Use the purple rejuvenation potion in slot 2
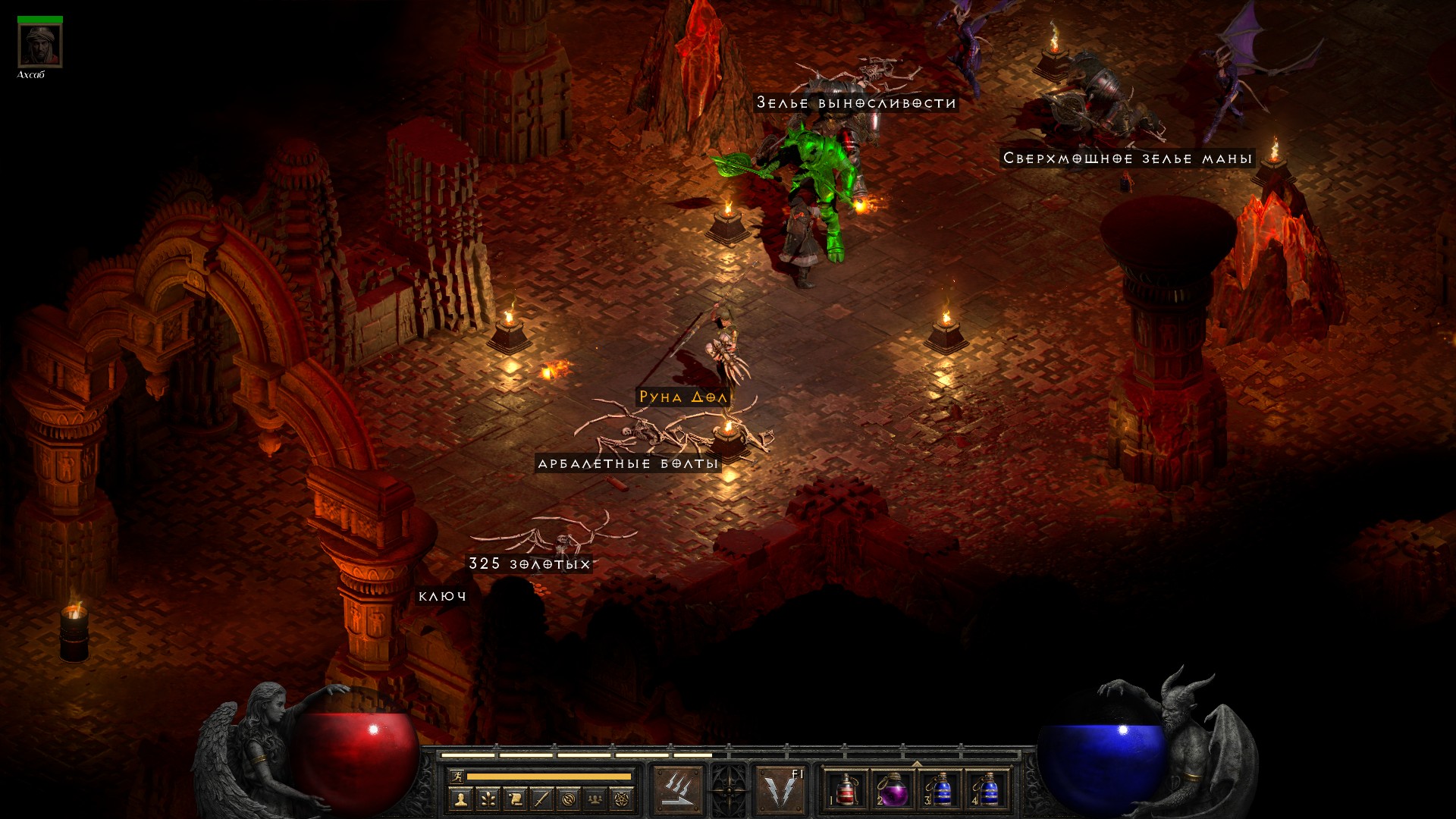Viewport: 1456px width, 819px height. click(x=893, y=789)
